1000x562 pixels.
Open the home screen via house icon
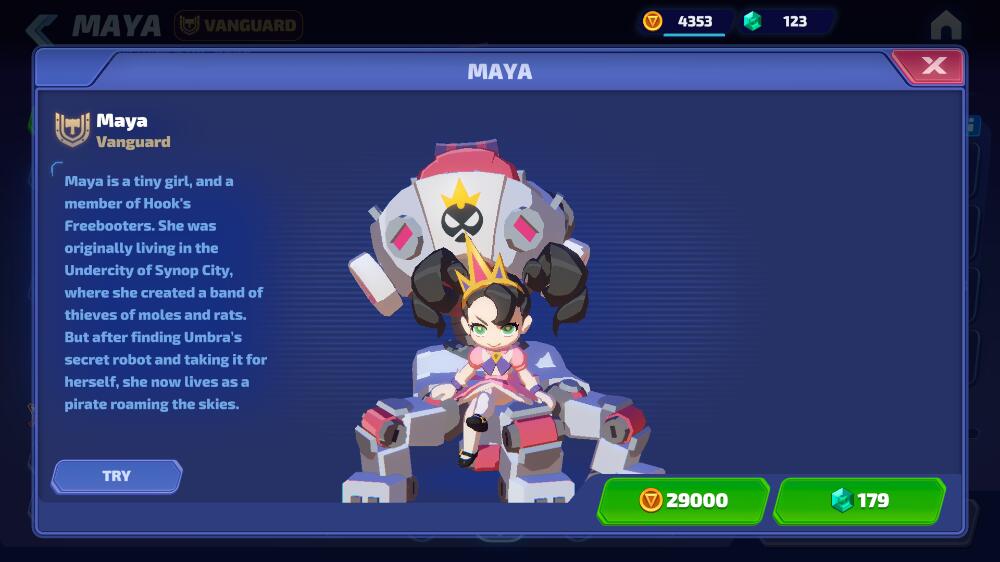pos(945,25)
